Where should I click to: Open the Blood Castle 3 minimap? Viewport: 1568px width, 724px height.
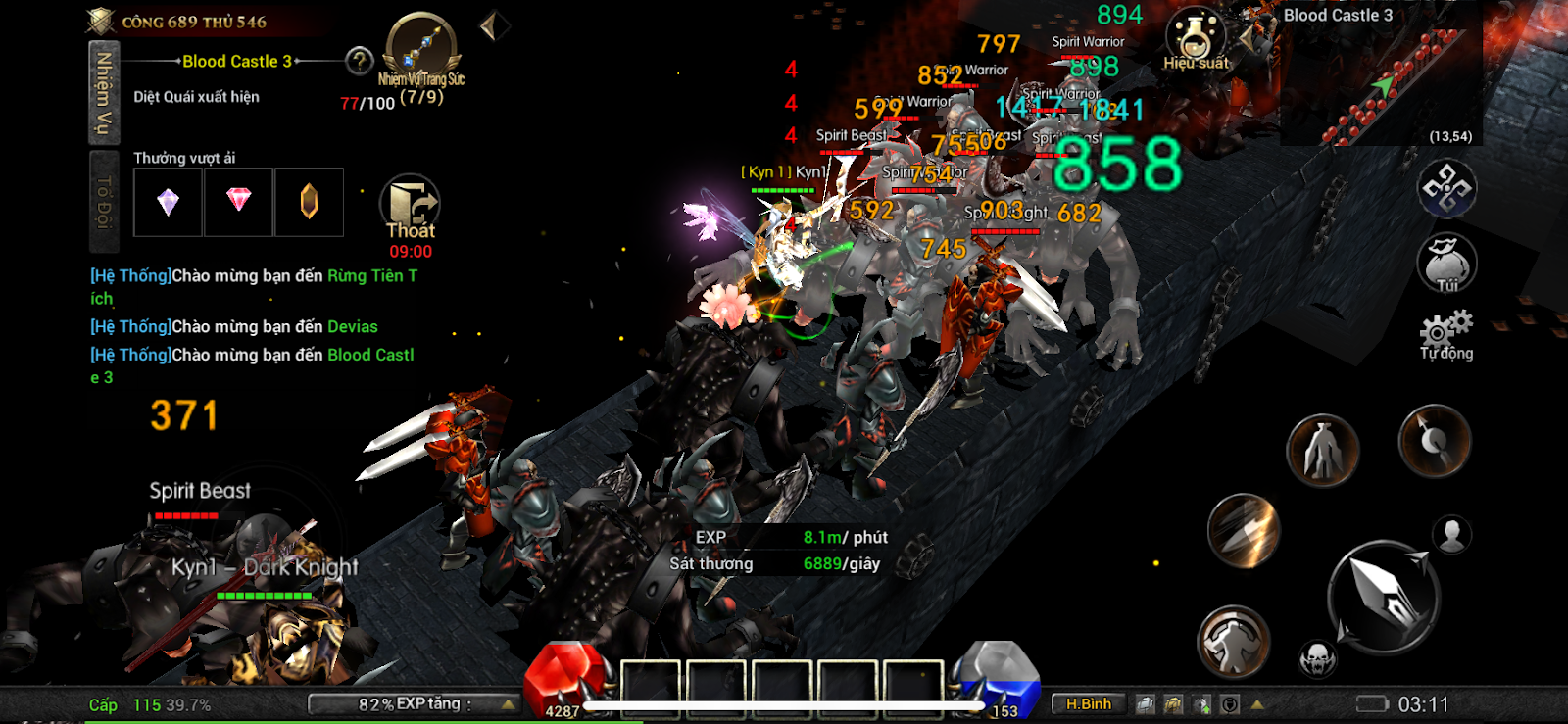[1380, 78]
